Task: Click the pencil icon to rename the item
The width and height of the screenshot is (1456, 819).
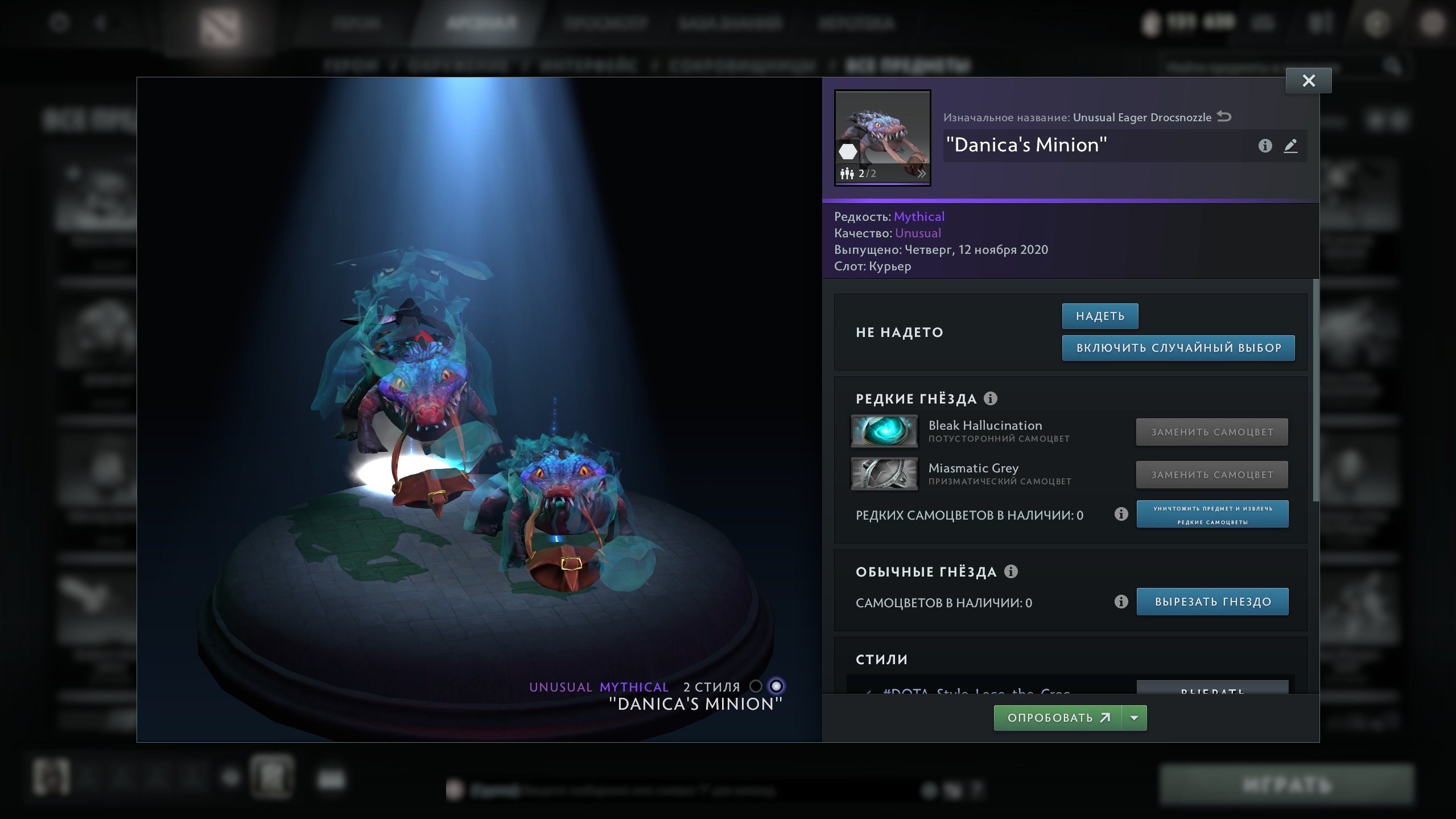Action: 1291,146
